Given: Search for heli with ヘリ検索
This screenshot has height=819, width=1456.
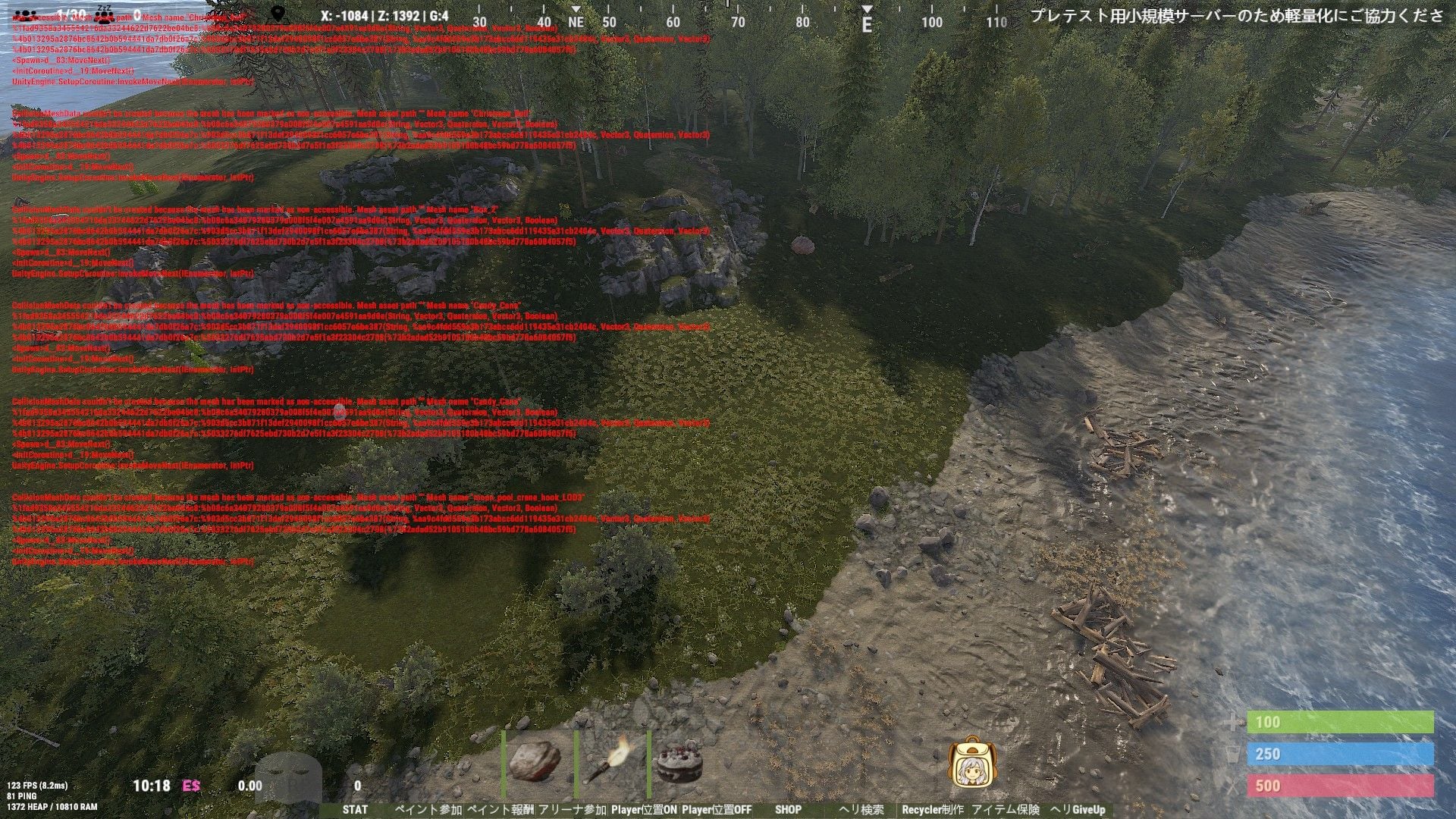Looking at the screenshot, I should (x=861, y=810).
